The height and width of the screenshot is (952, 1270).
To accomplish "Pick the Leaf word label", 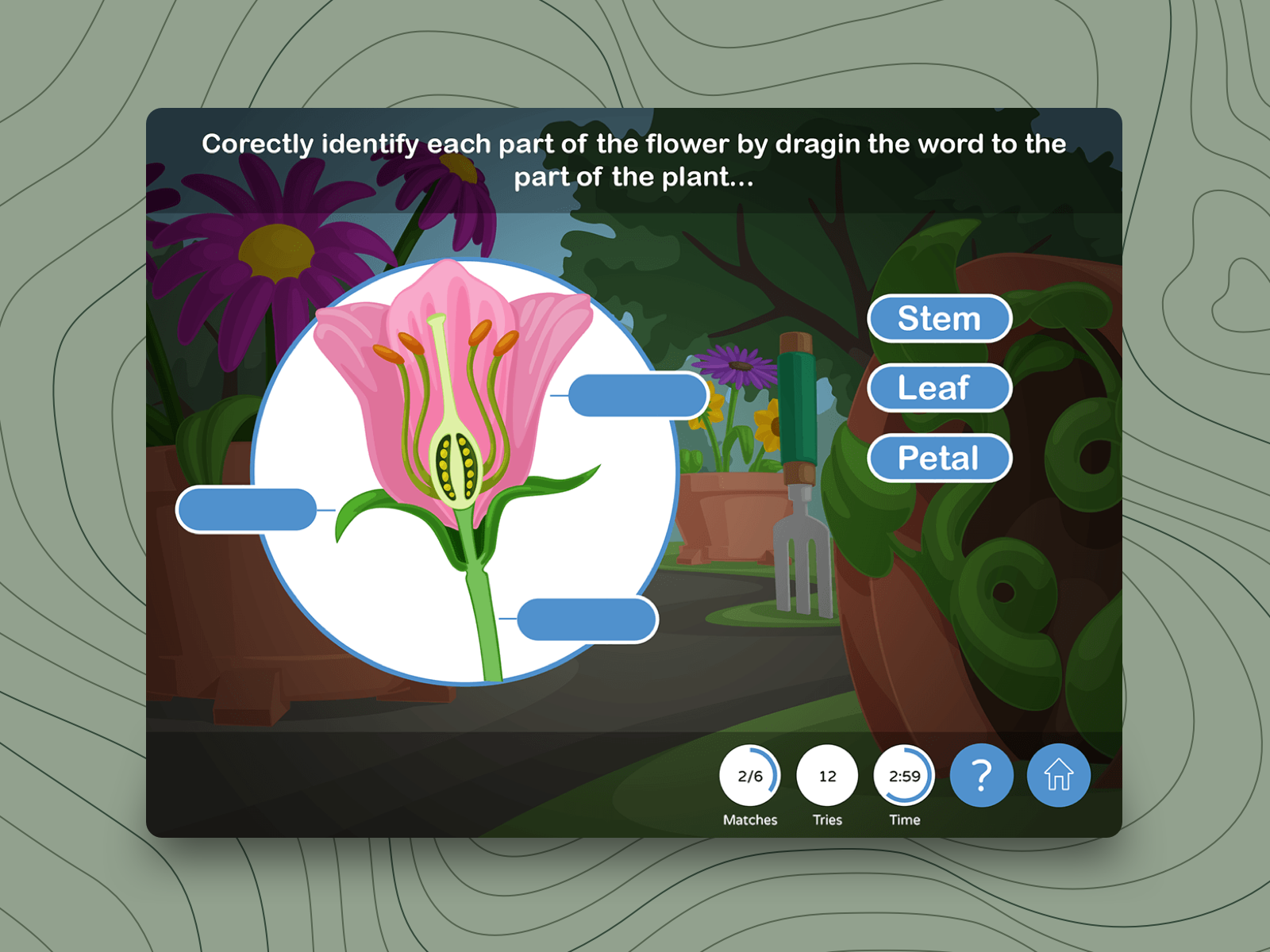I will (x=939, y=388).
